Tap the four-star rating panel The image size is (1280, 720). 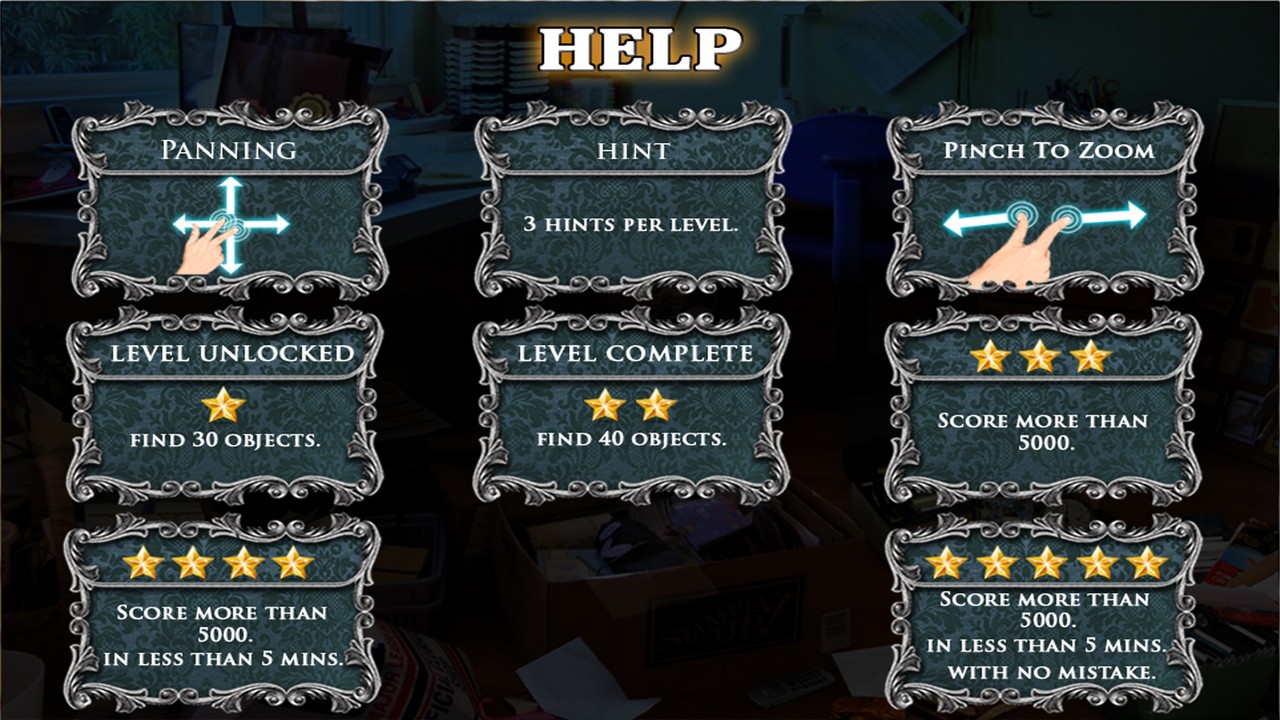click(223, 612)
